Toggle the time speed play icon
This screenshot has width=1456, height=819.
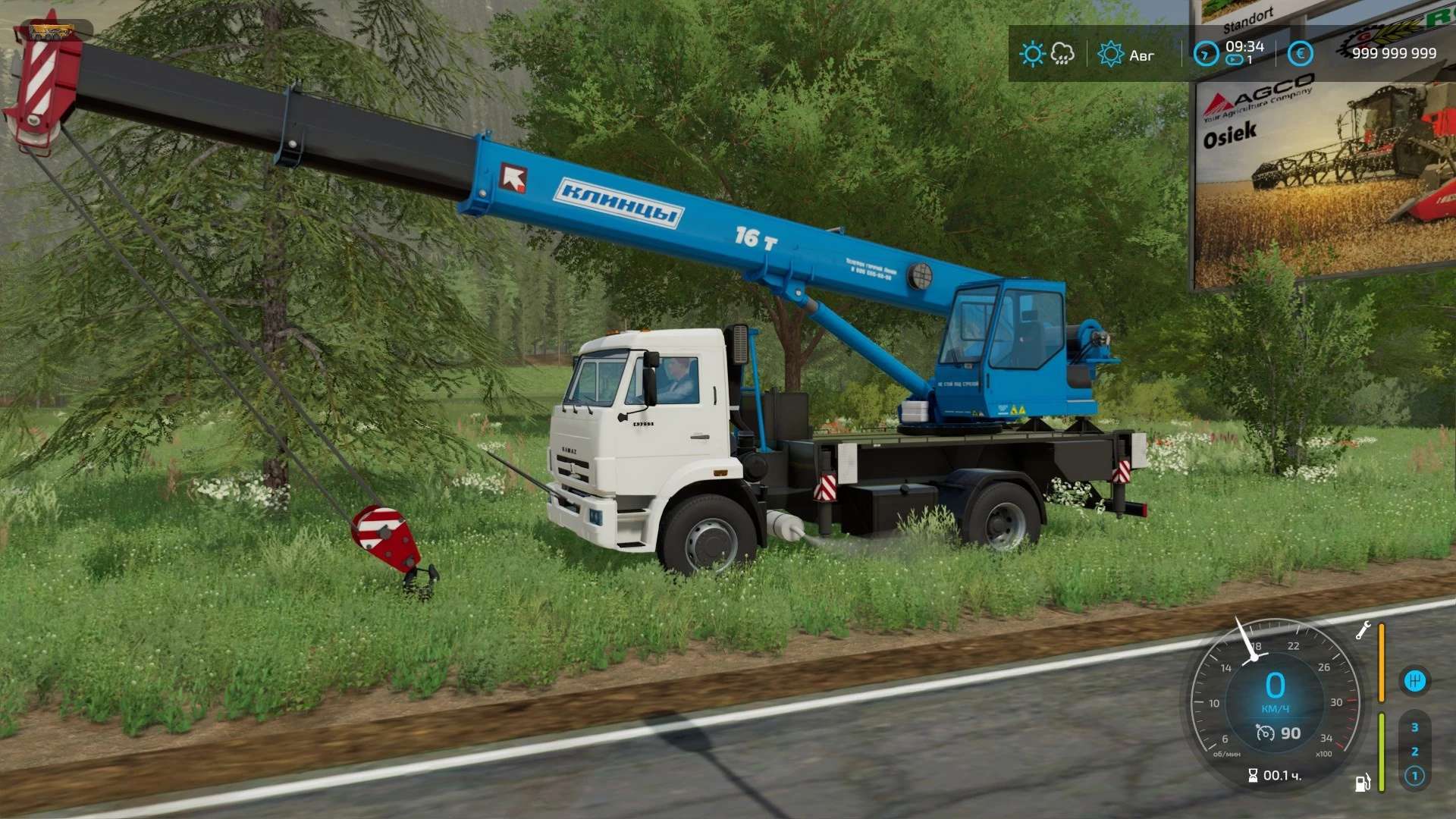point(1235,60)
